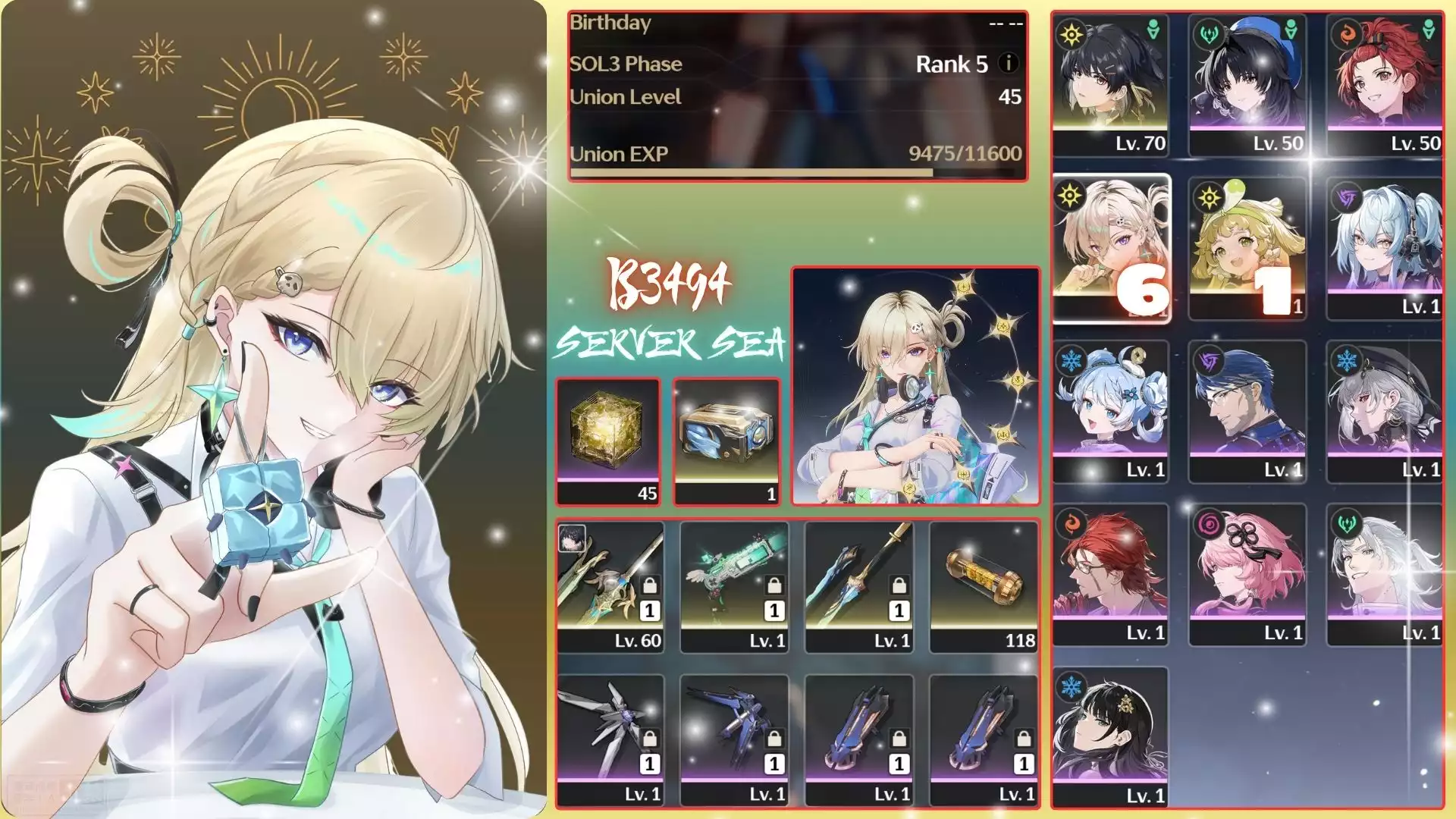Pick the black-haired character in the bottom row

(x=1110, y=737)
